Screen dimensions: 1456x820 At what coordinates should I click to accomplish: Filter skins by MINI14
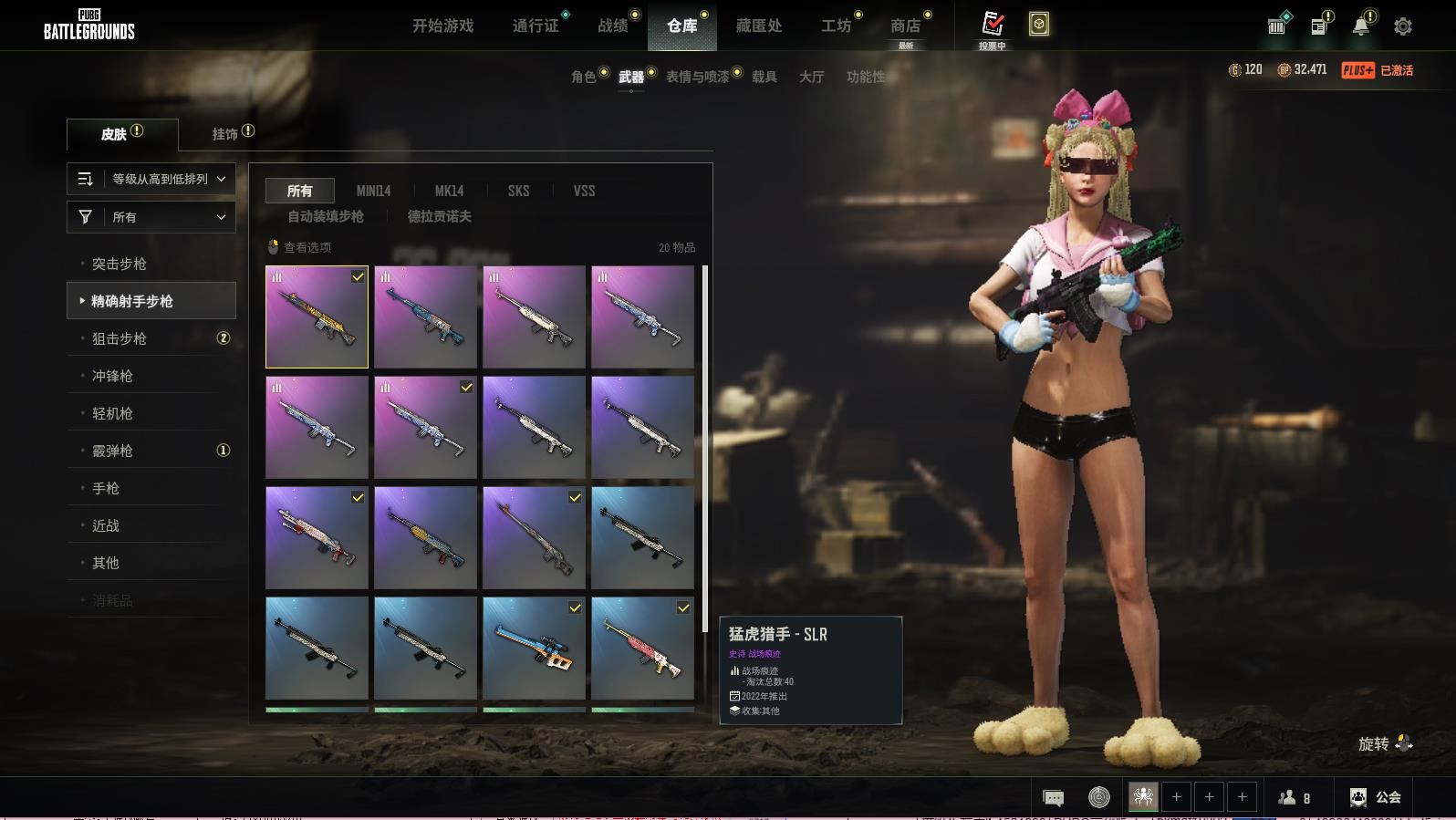(373, 191)
